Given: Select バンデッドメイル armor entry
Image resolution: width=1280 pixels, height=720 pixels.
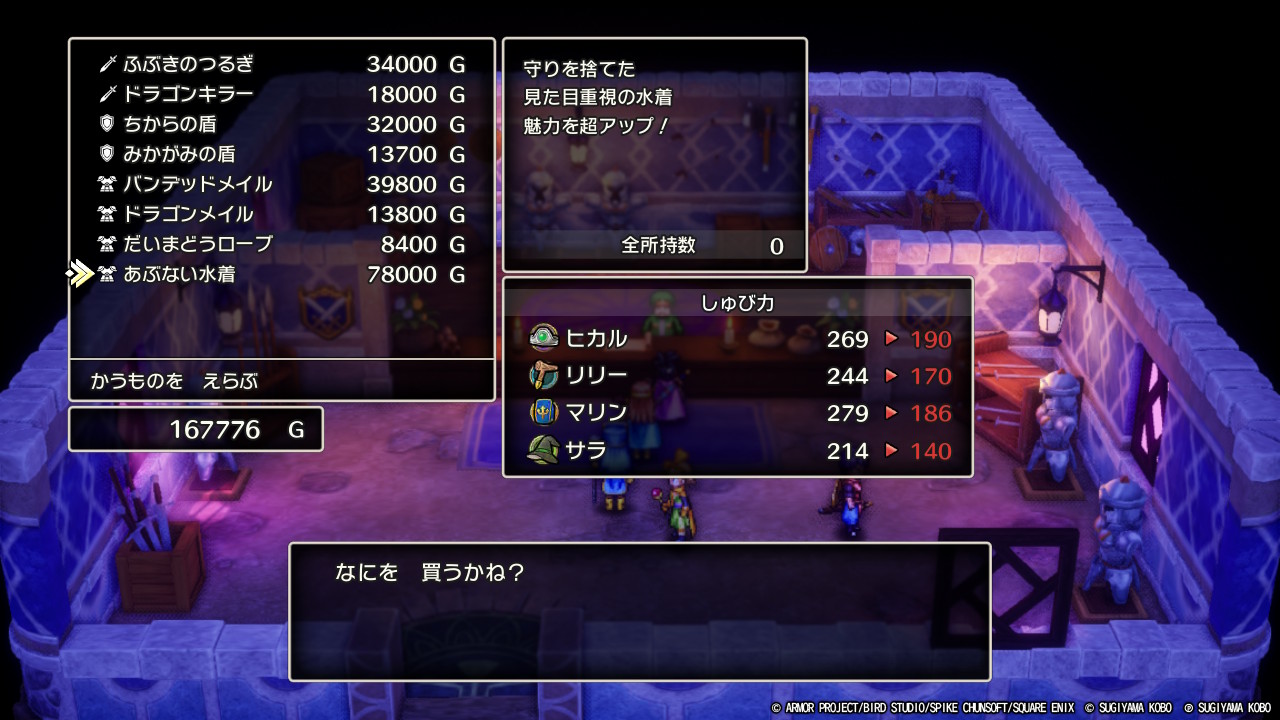Looking at the screenshot, I should click(280, 184).
